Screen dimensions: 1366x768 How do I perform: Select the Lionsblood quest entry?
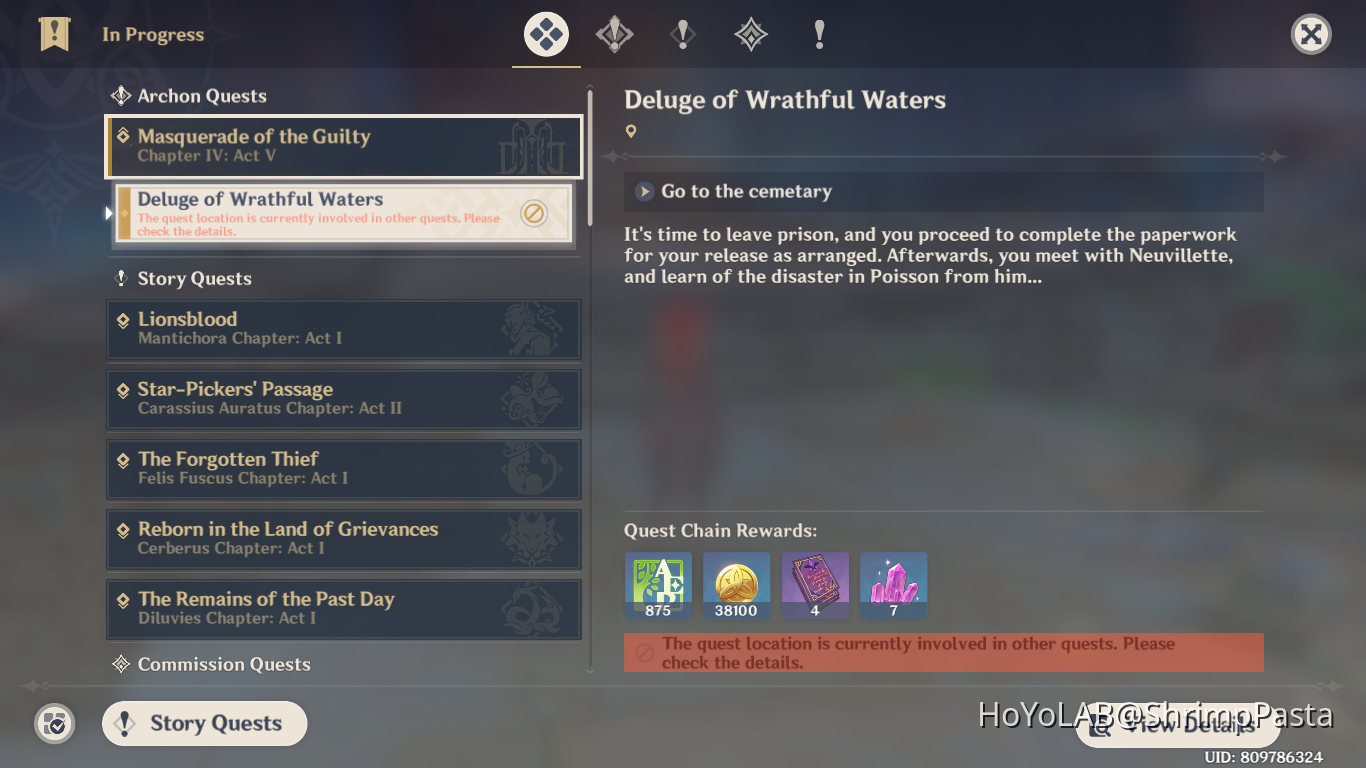click(344, 329)
